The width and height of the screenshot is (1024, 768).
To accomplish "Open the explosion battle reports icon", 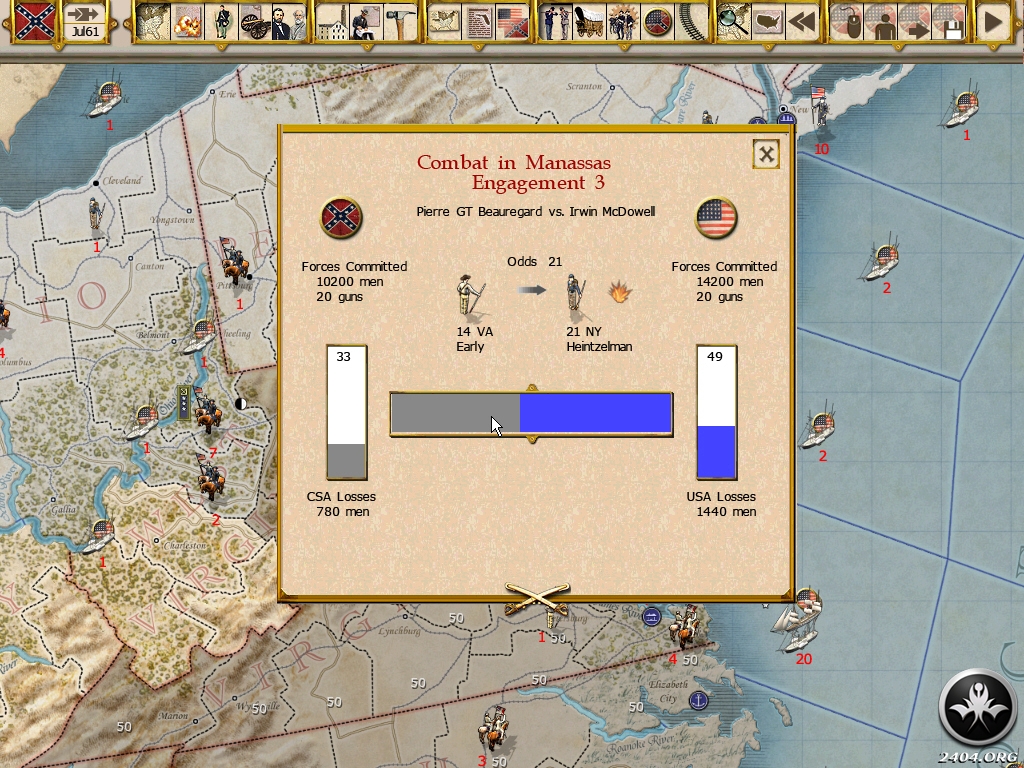I will coord(187,21).
